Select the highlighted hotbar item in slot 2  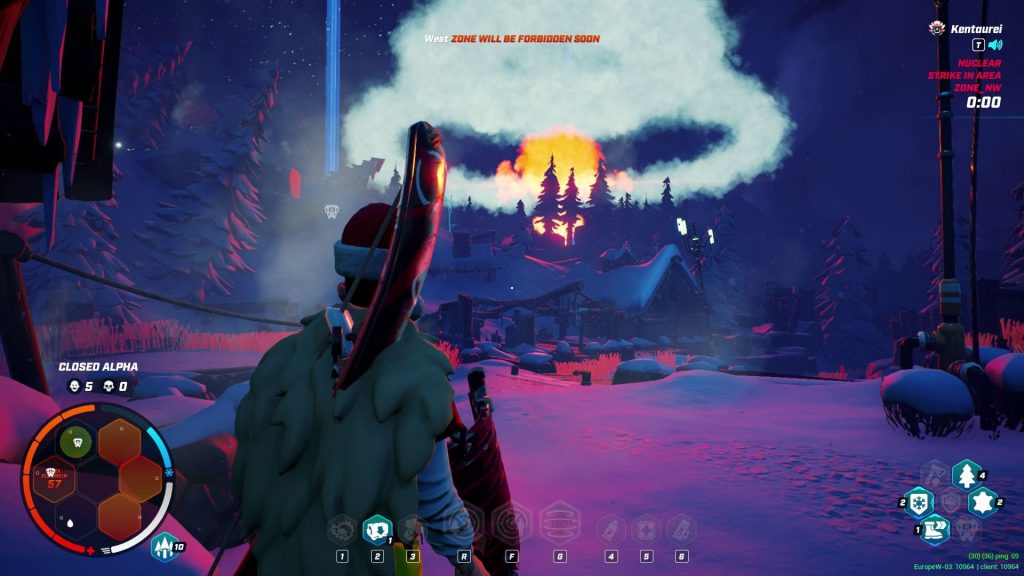376,527
